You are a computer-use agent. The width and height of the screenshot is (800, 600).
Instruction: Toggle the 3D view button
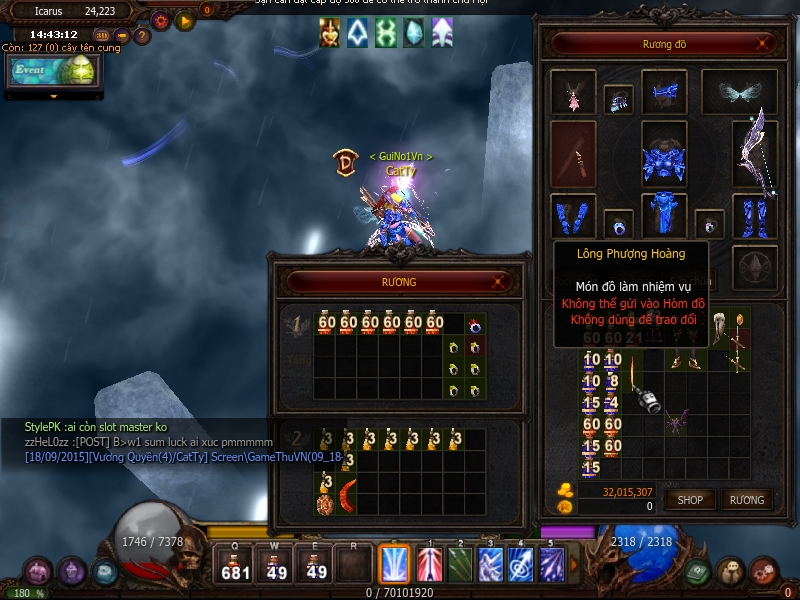point(103,36)
